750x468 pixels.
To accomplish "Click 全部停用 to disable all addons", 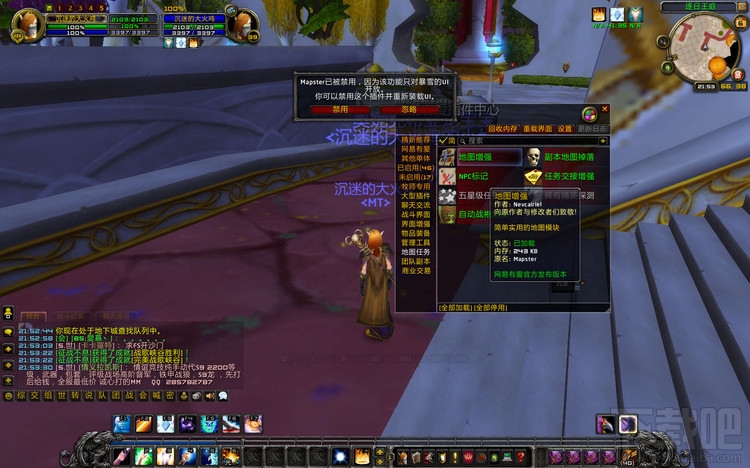I will click(492, 308).
